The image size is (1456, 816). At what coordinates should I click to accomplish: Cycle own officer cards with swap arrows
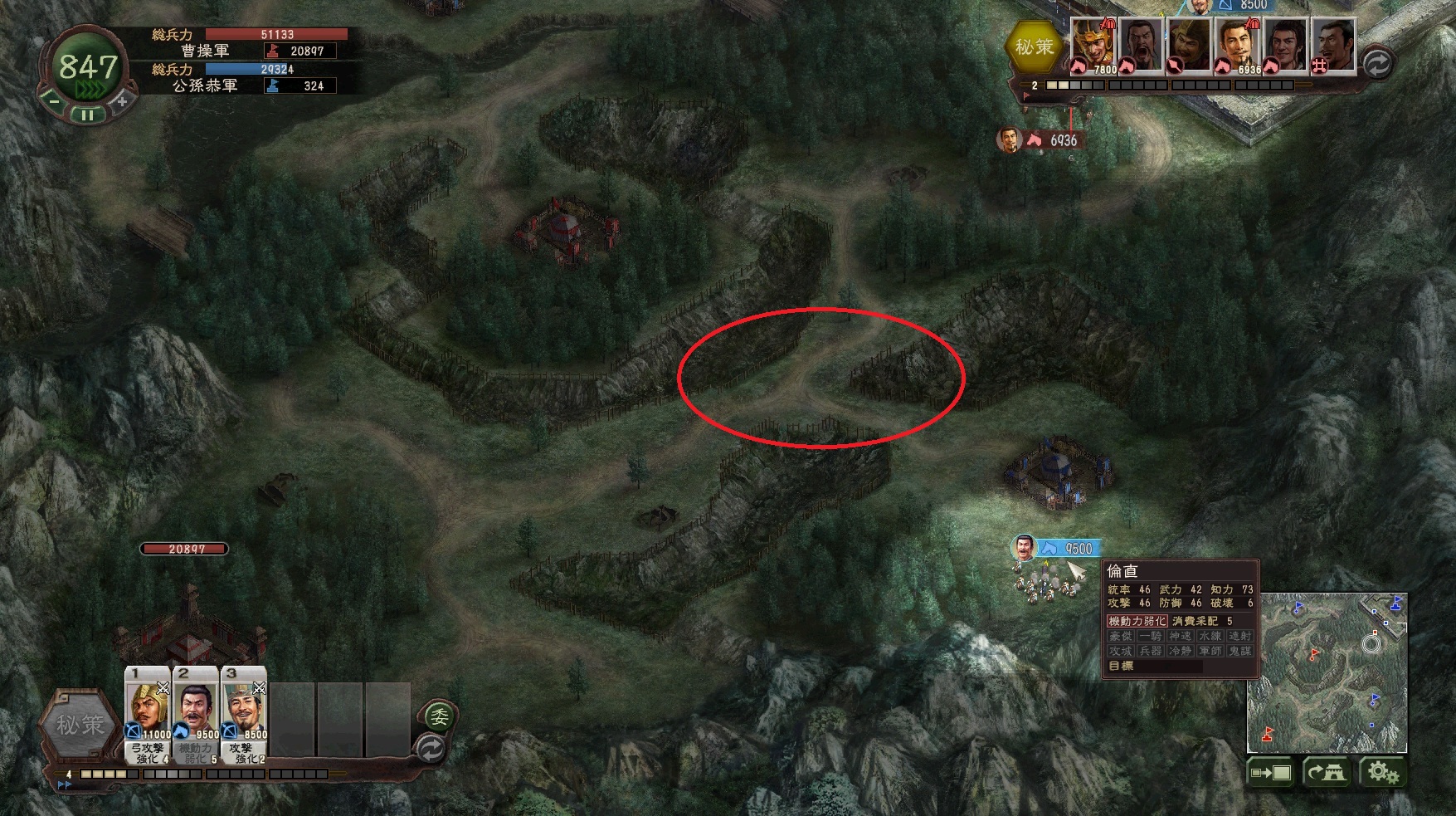point(431,749)
